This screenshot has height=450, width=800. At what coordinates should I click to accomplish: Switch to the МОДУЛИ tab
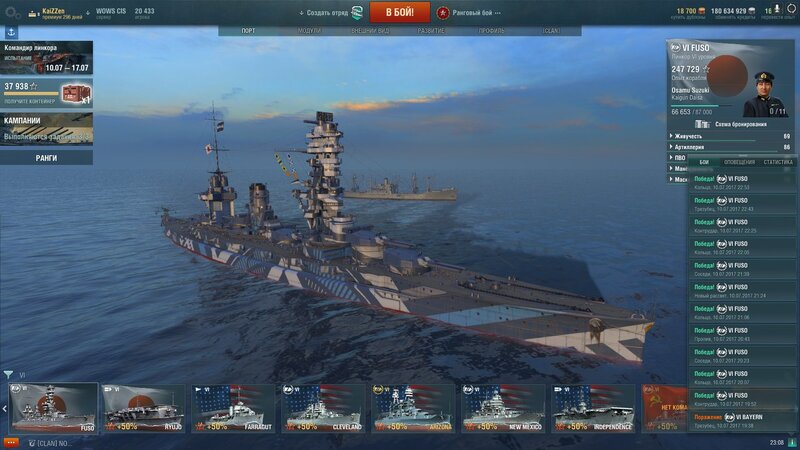pos(310,31)
